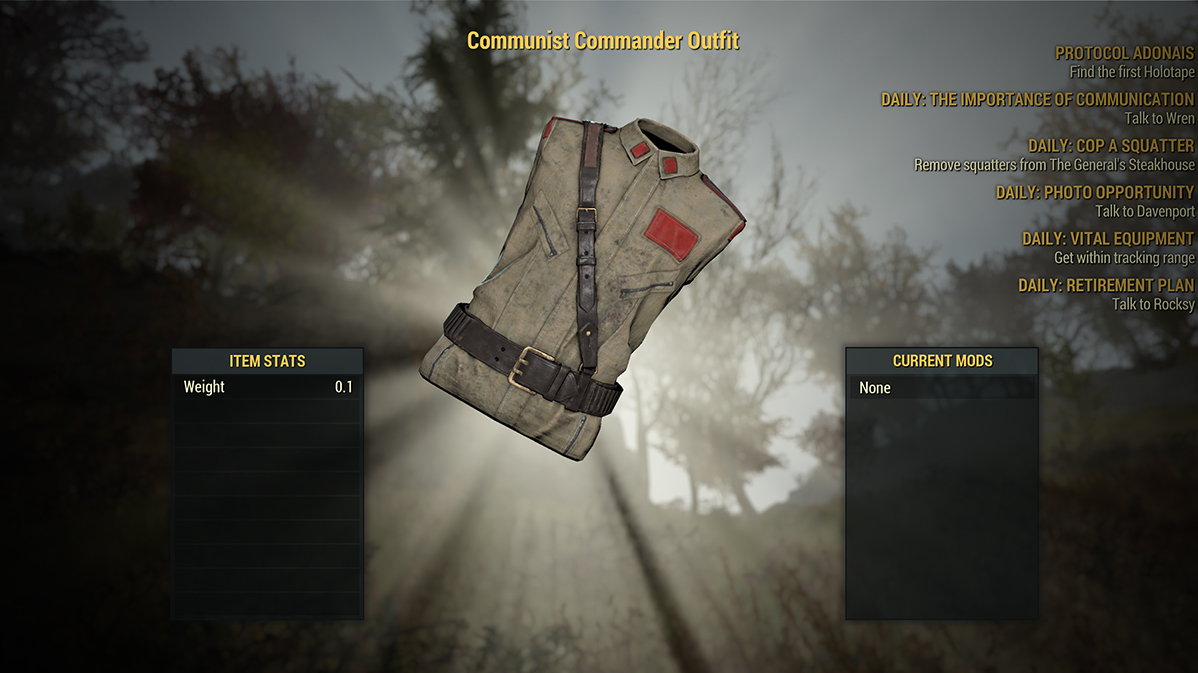Select the Protocol Adonais quest entry
This screenshot has width=1198, height=673.
[1124, 54]
